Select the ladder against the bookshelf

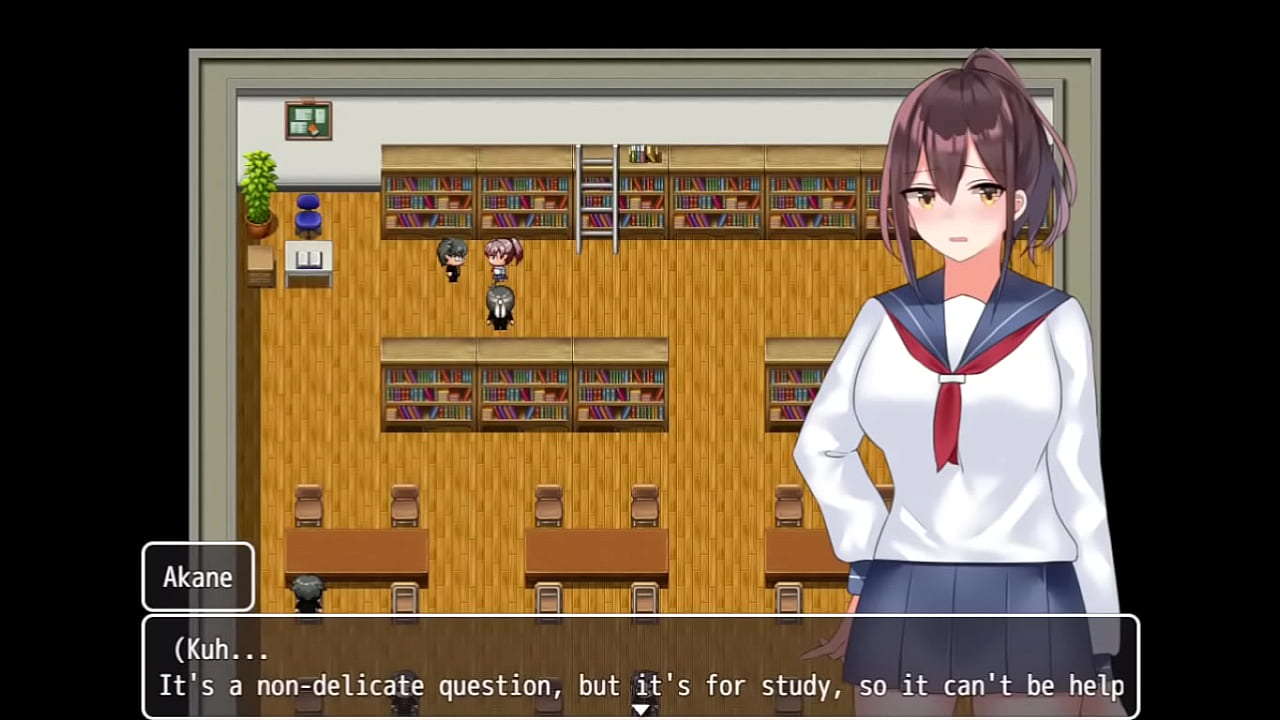coord(597,195)
